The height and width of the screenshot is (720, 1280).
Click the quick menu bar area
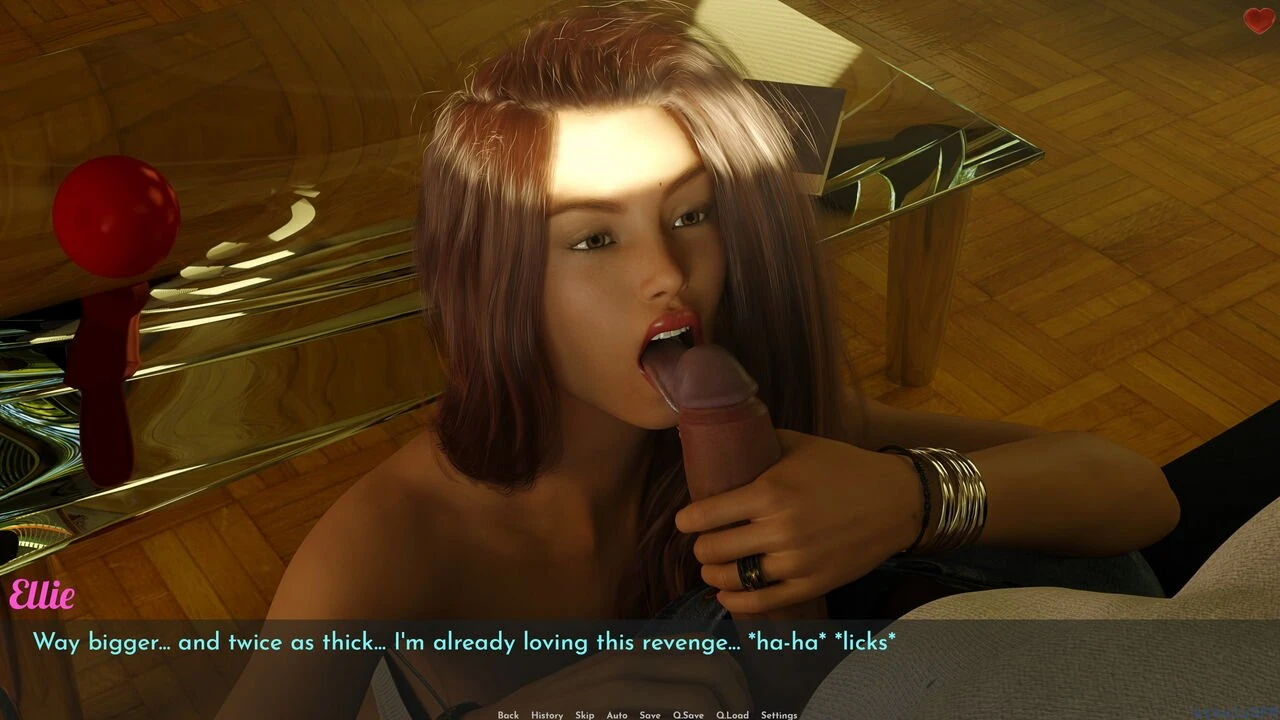(640, 715)
